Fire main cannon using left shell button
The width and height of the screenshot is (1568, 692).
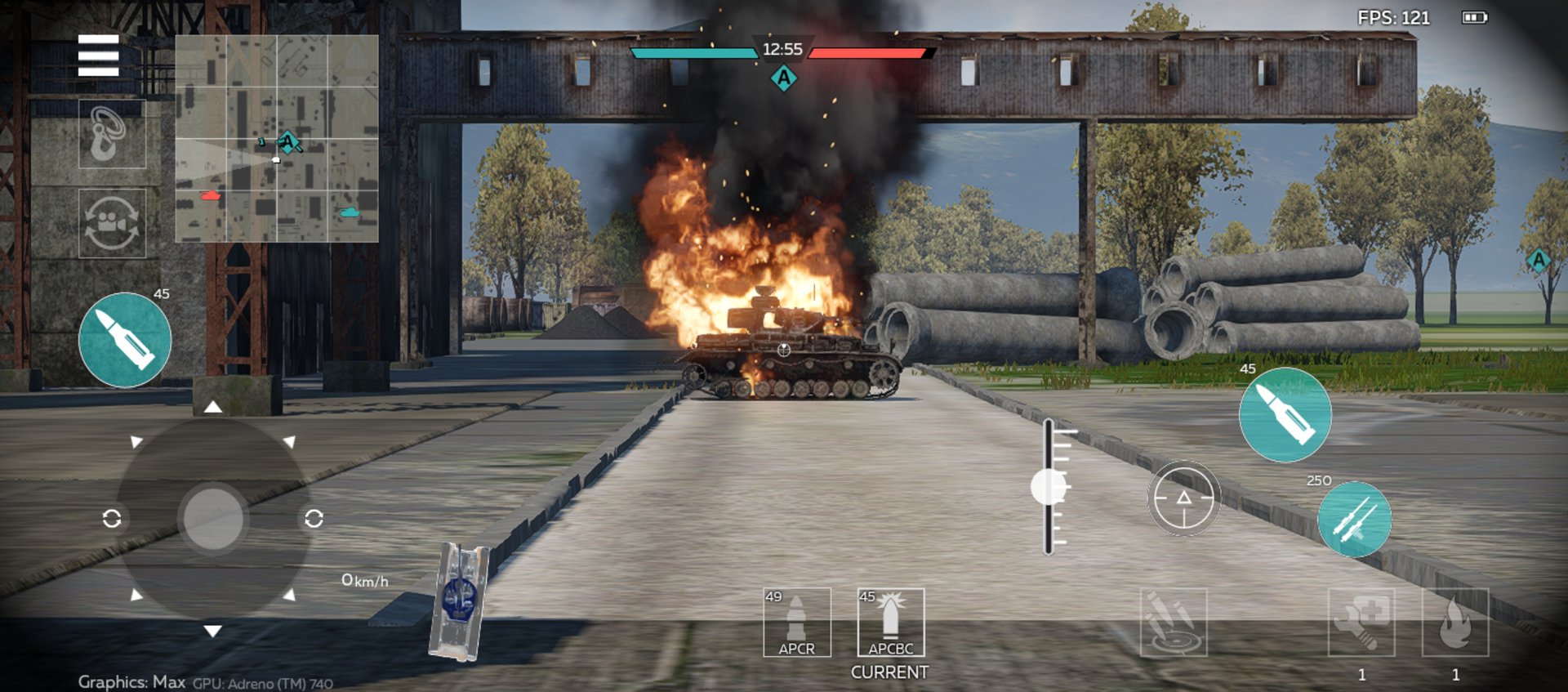tap(125, 340)
